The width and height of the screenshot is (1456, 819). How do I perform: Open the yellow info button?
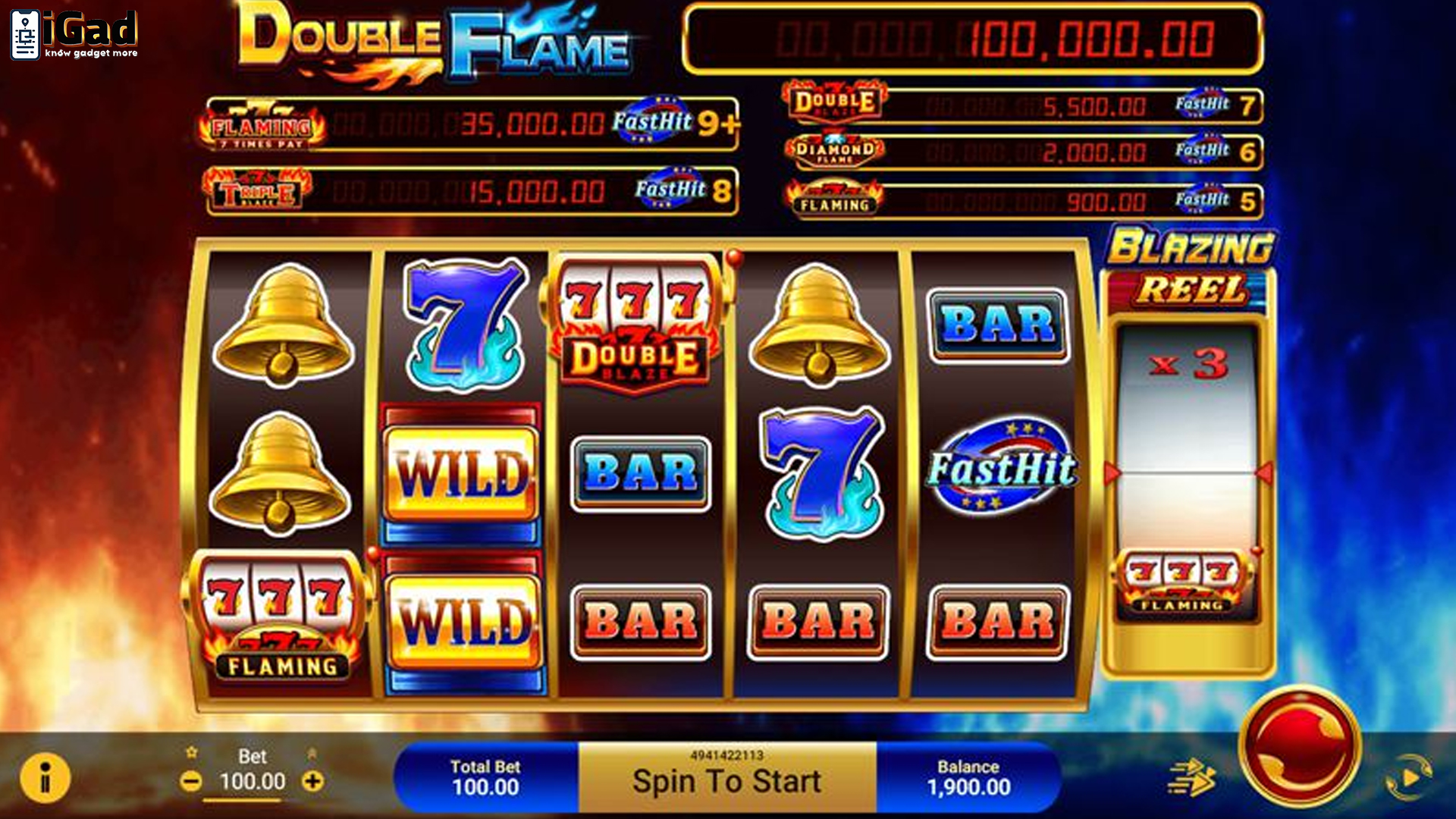pos(45,778)
